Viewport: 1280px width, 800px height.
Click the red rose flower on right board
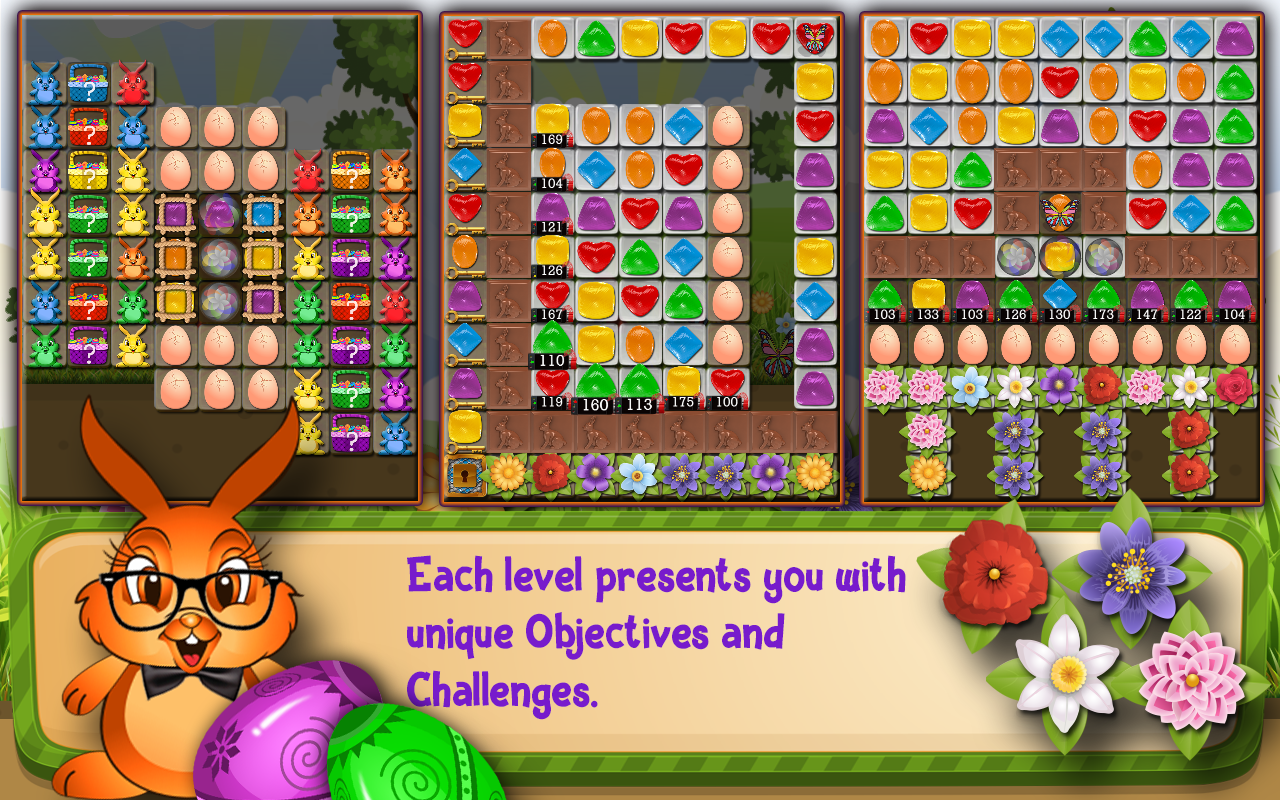[1233, 386]
